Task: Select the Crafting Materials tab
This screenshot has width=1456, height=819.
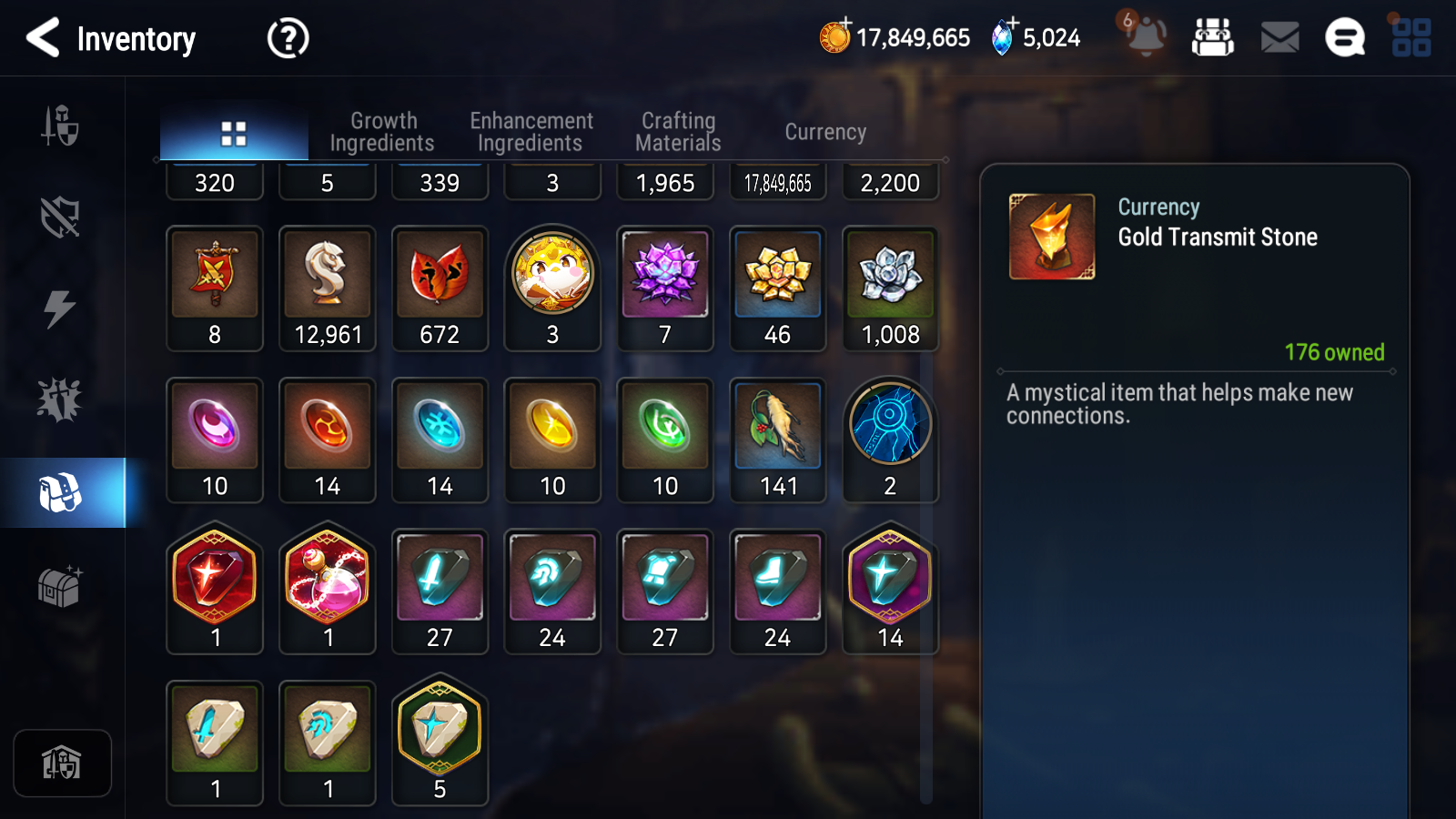Action: click(x=678, y=132)
